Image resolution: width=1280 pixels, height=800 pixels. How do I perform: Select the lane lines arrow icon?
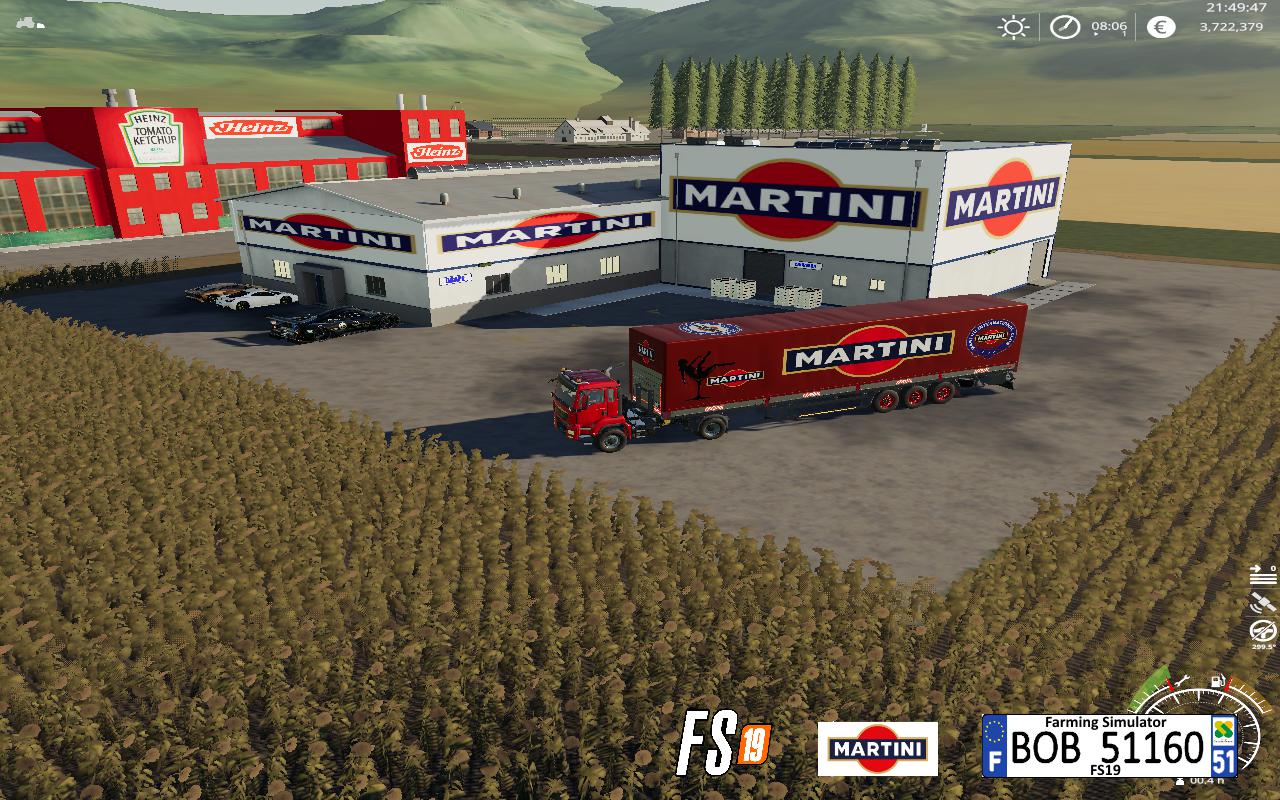click(1263, 574)
